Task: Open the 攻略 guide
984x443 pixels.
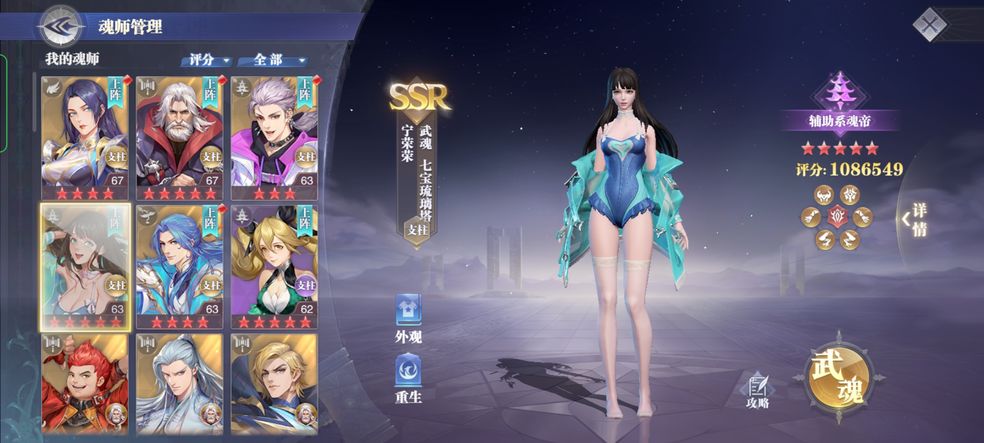Action: [x=757, y=388]
